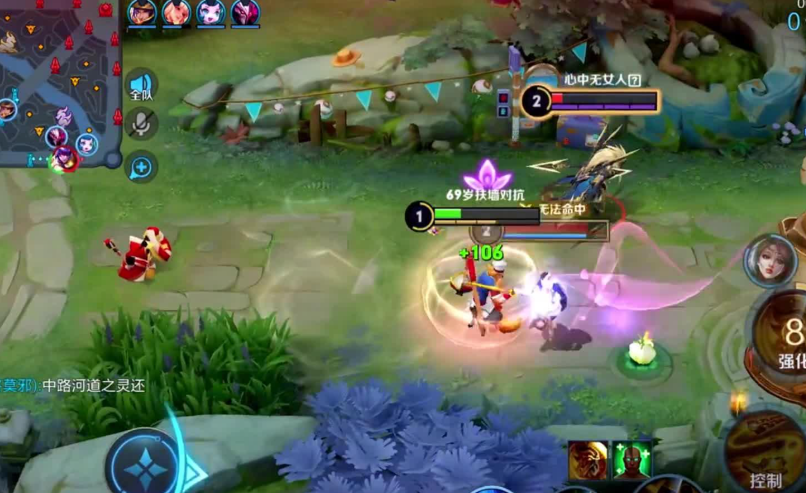The height and width of the screenshot is (493, 806).
Task: Use the red swirl summoner spell icon
Action: pos(587,461)
